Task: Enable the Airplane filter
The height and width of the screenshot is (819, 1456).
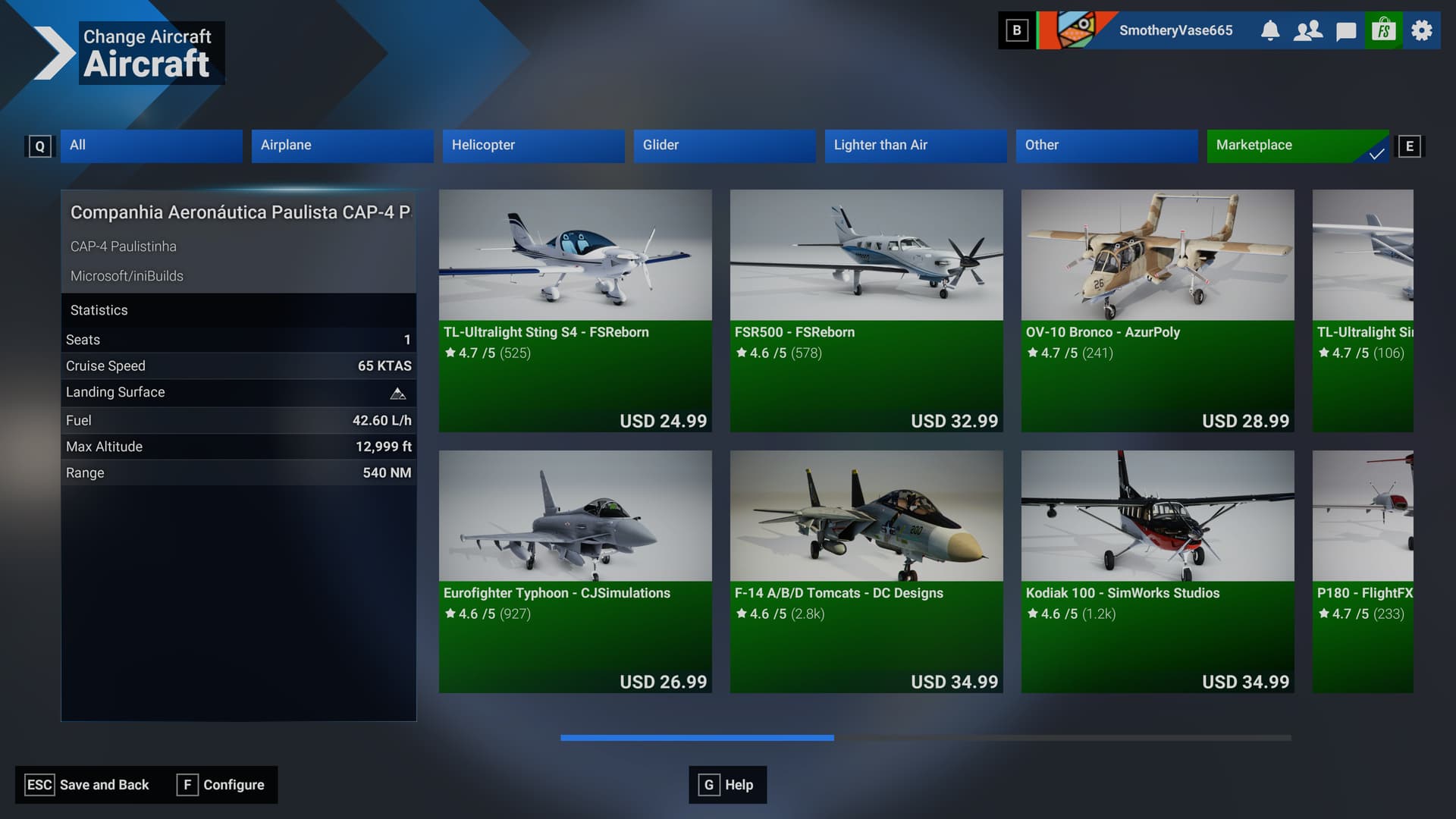Action: (342, 146)
